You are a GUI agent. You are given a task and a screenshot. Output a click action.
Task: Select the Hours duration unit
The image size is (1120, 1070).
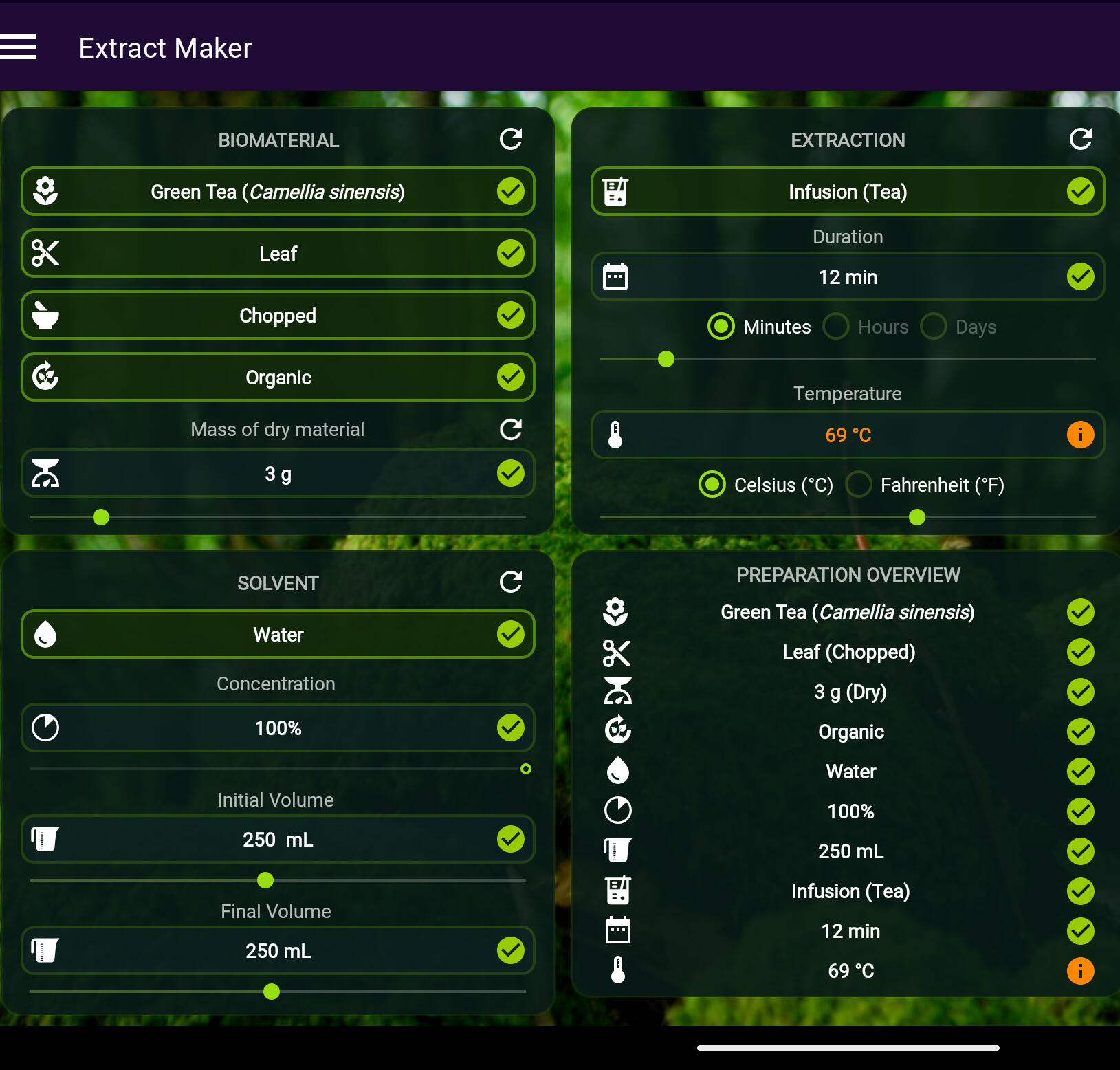tap(837, 327)
